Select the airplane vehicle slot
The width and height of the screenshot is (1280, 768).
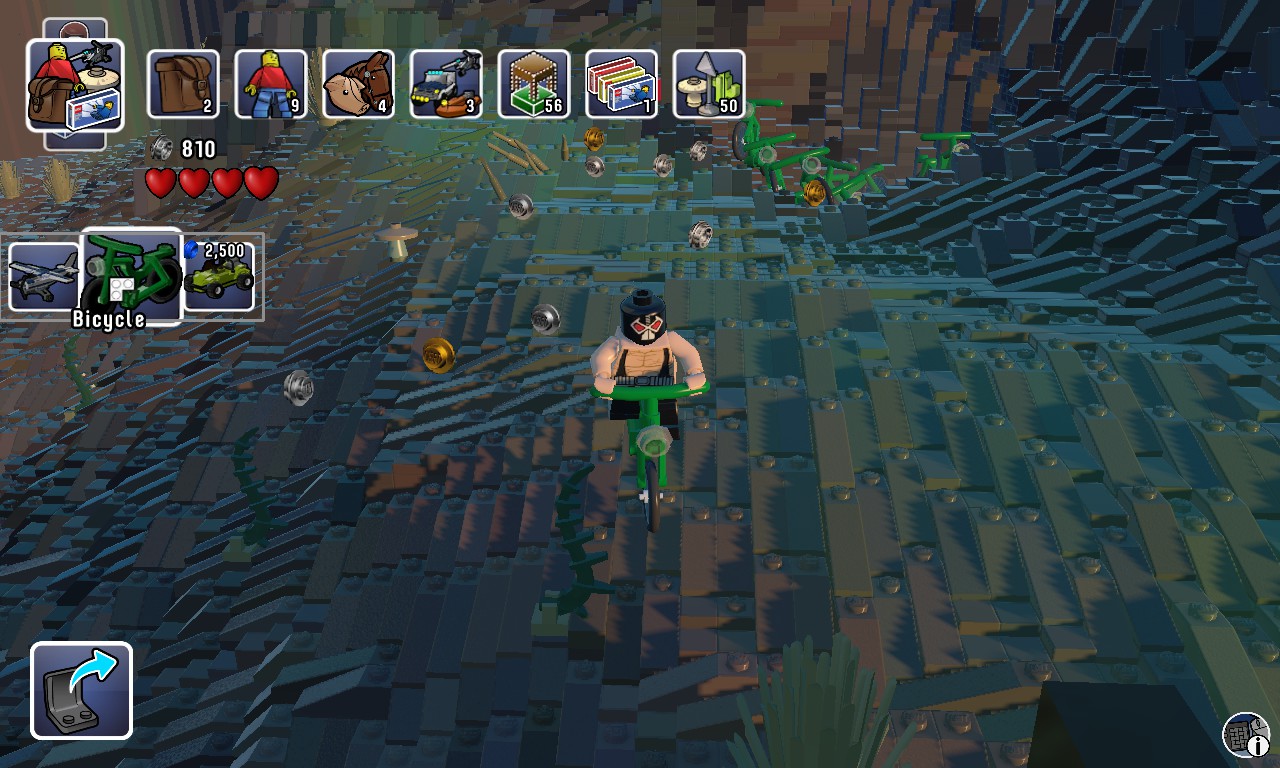[43, 277]
